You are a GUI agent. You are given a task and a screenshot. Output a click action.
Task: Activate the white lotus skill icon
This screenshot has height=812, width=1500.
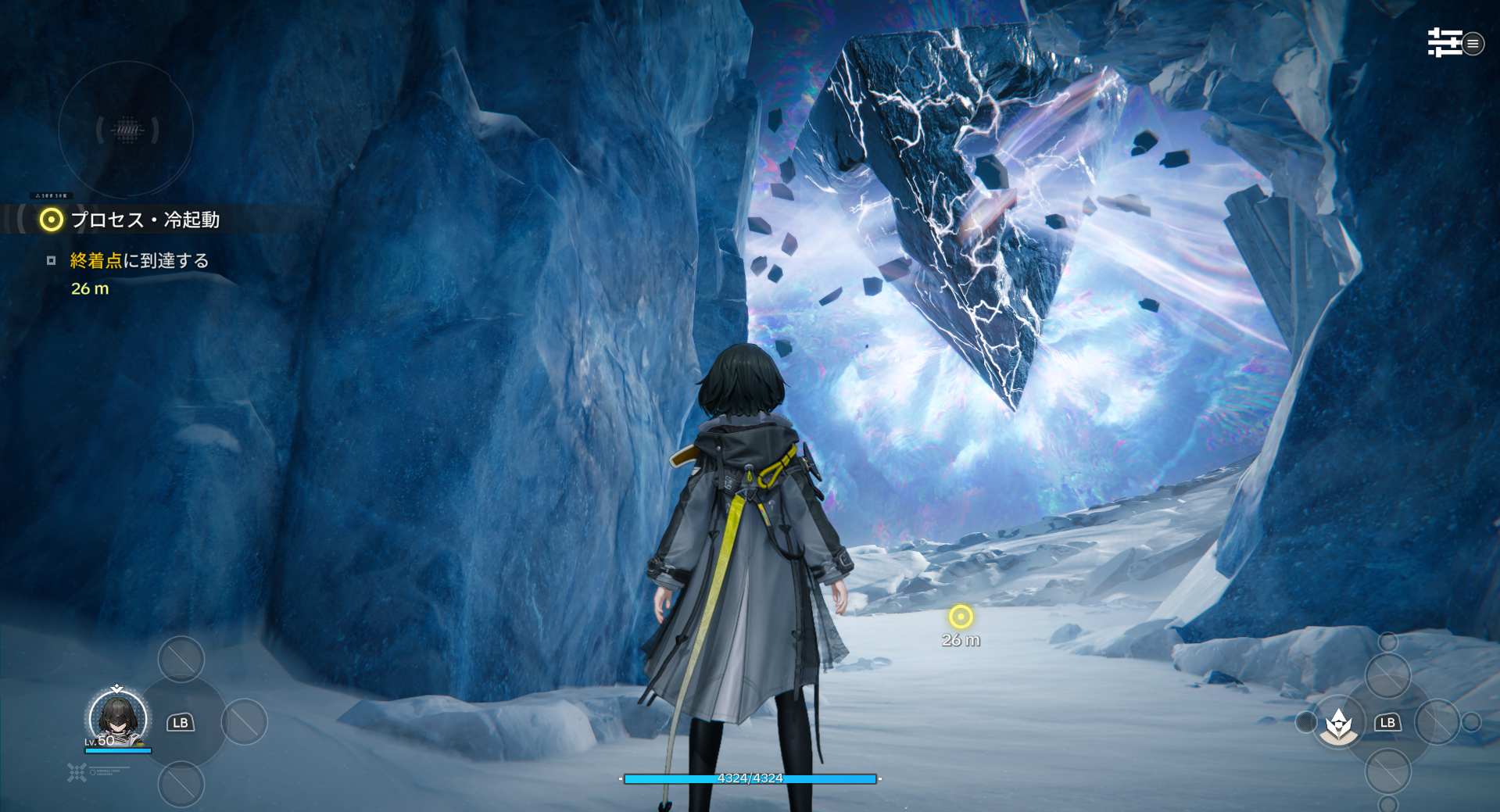[x=1339, y=724]
